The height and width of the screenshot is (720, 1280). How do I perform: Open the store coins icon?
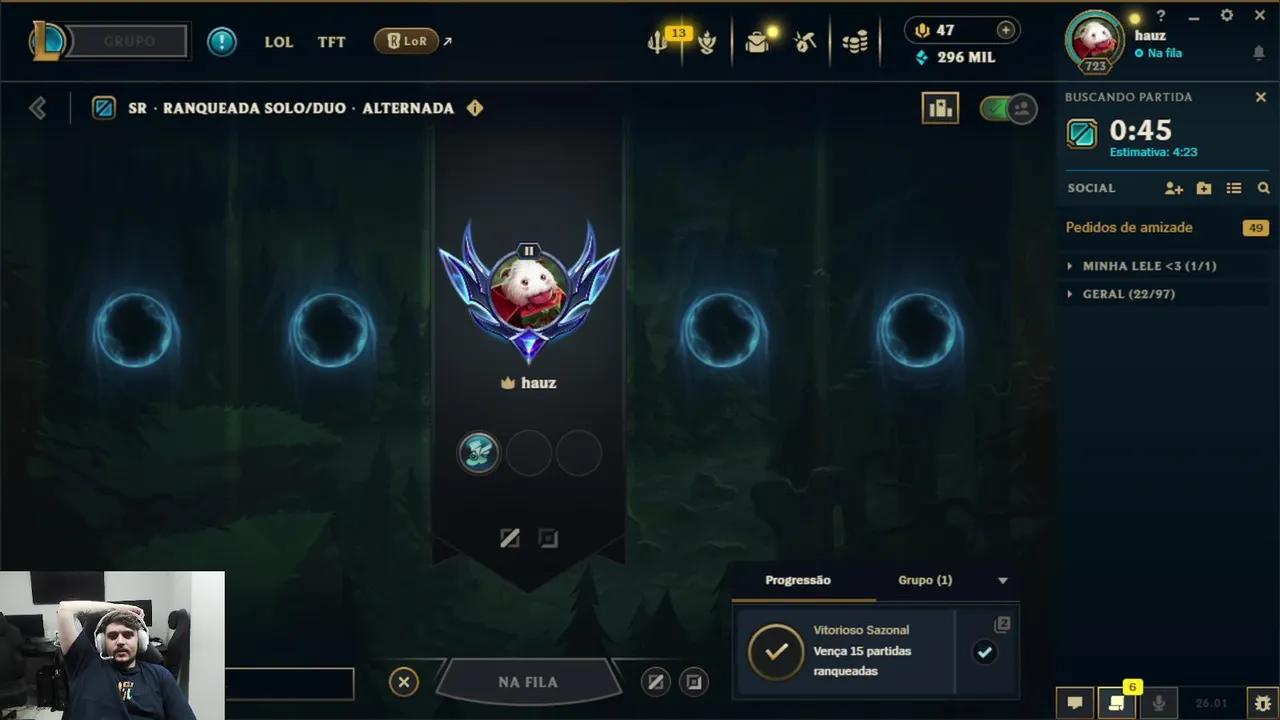[x=855, y=41]
